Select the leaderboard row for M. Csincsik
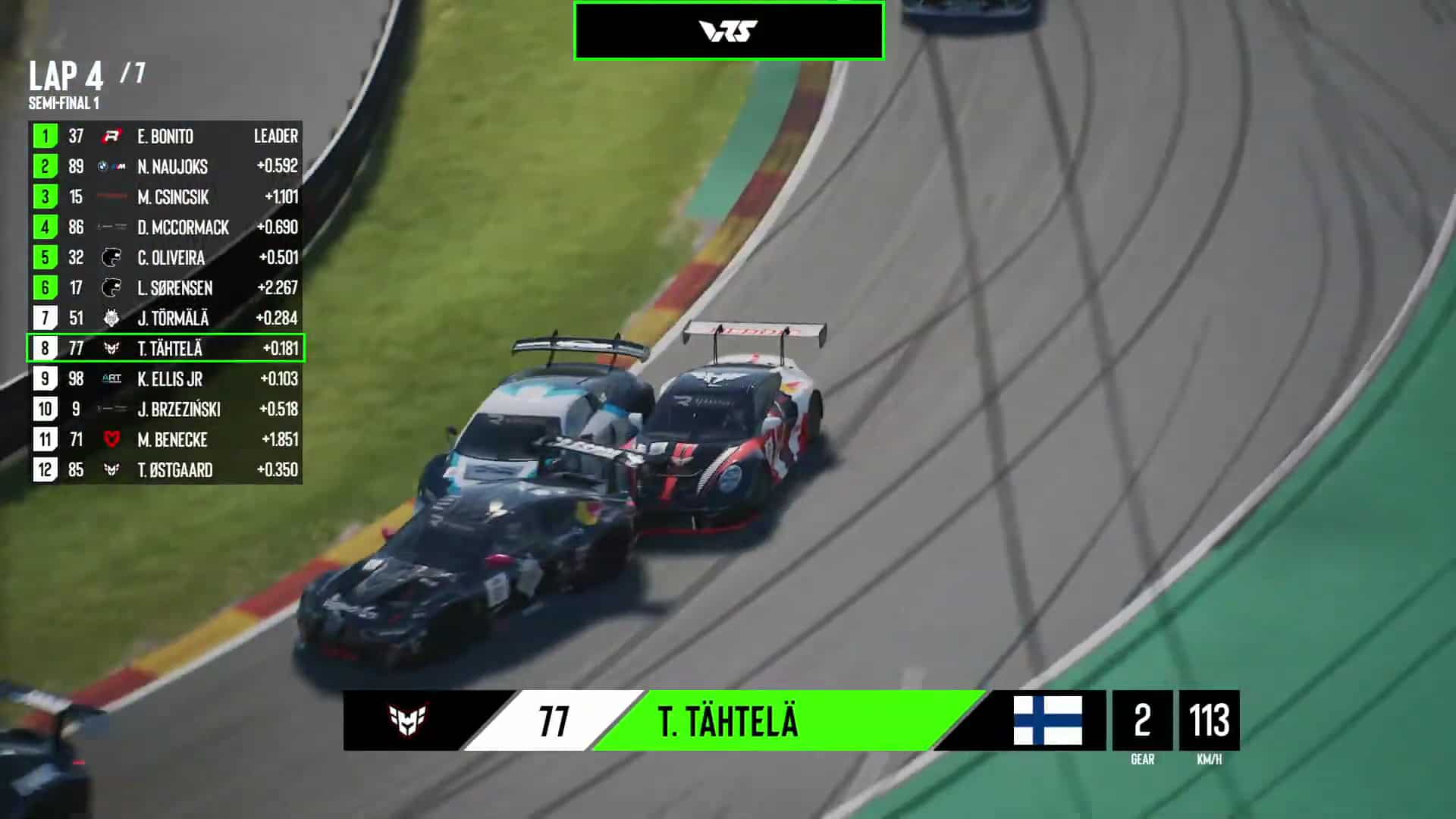The image size is (1456, 819). pos(167,197)
